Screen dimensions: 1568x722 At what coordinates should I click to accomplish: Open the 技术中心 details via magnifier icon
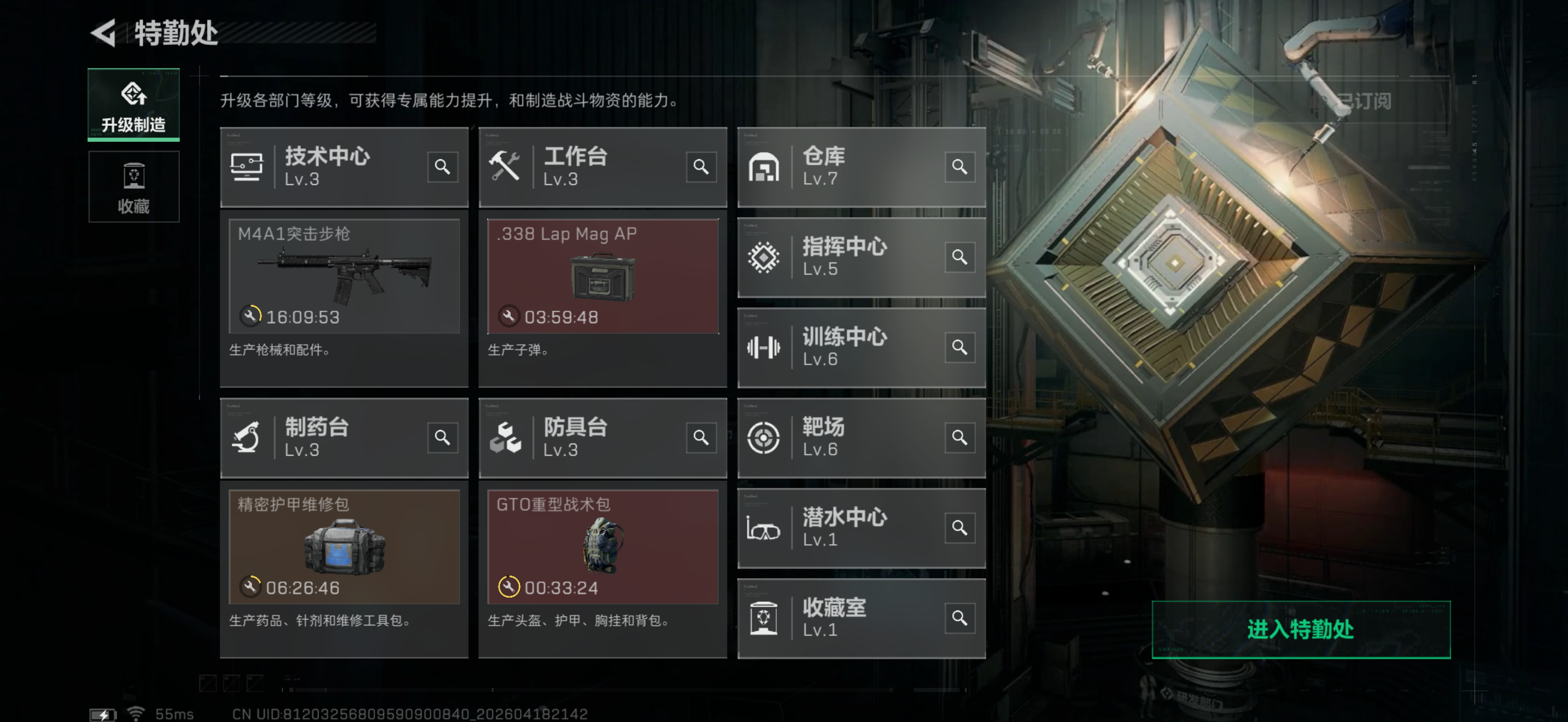[x=442, y=167]
